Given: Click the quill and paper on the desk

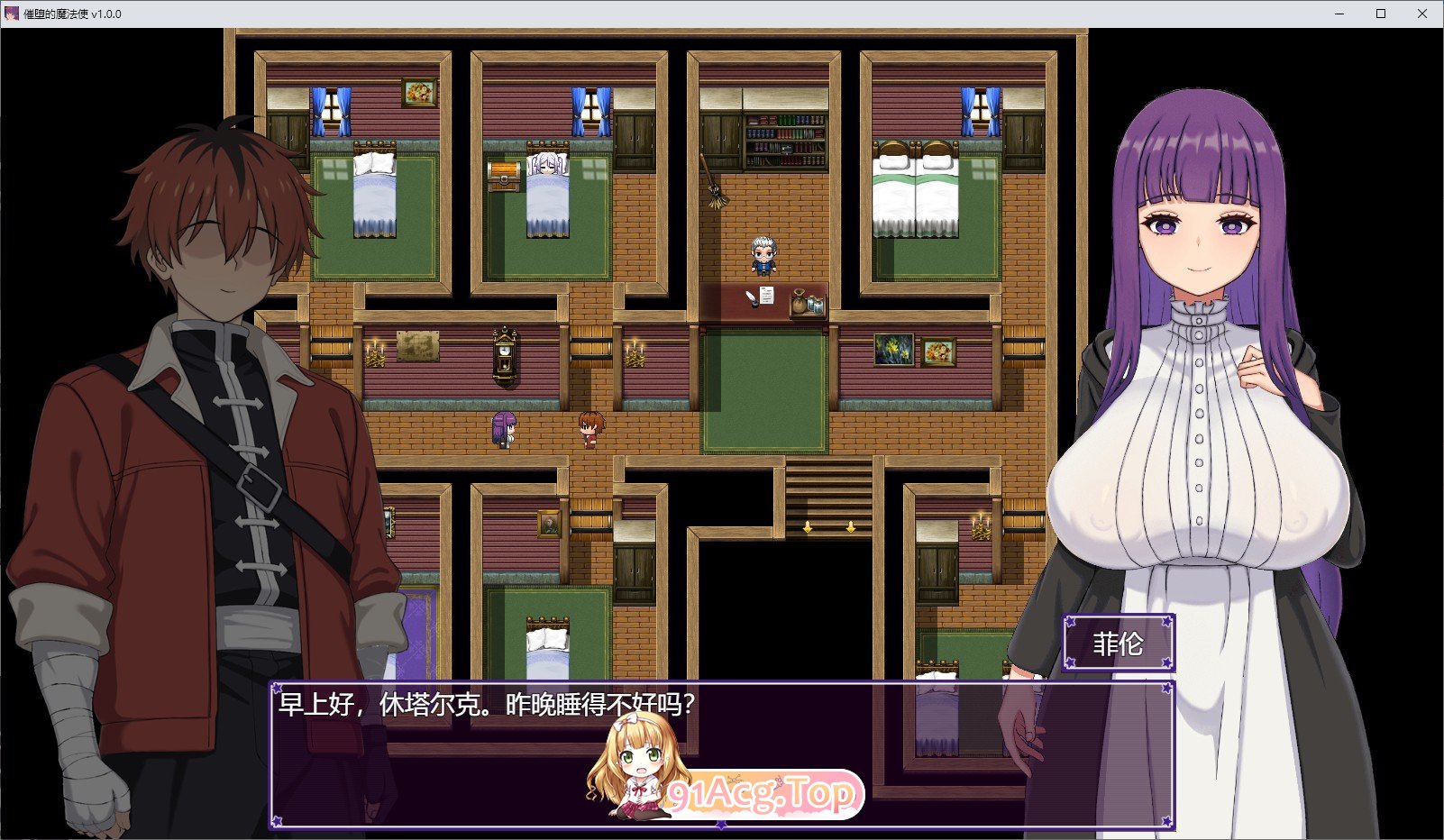Looking at the screenshot, I should [x=761, y=297].
